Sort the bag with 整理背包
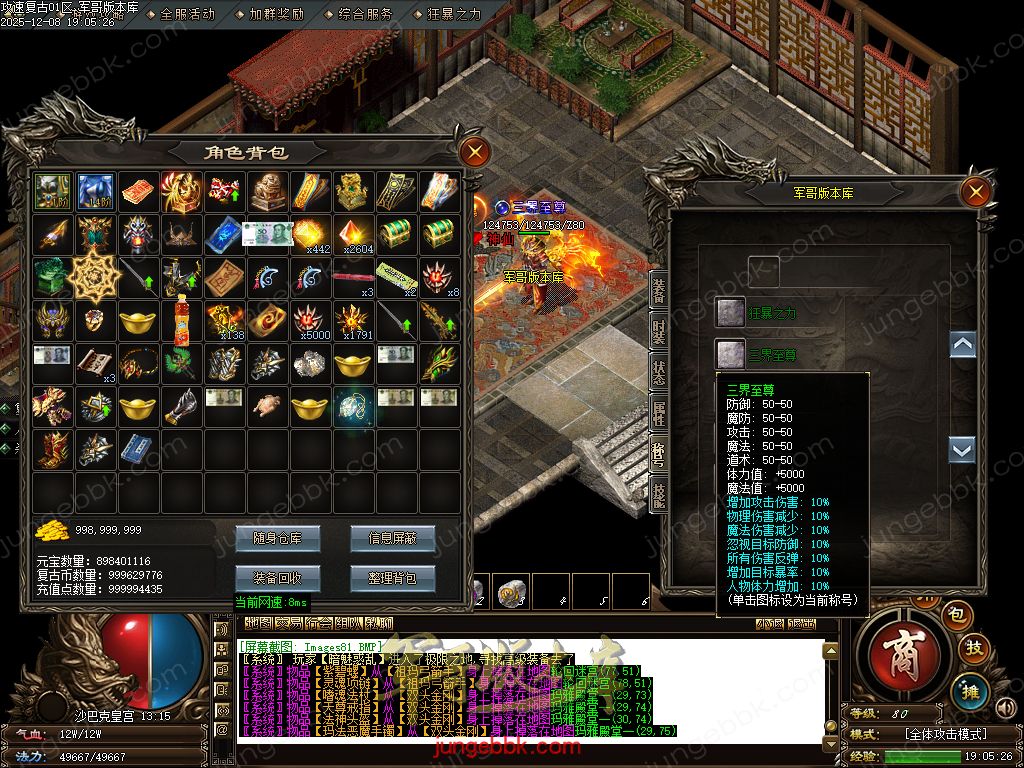Viewport: 1024px width, 768px height. pyautogui.click(x=392, y=577)
